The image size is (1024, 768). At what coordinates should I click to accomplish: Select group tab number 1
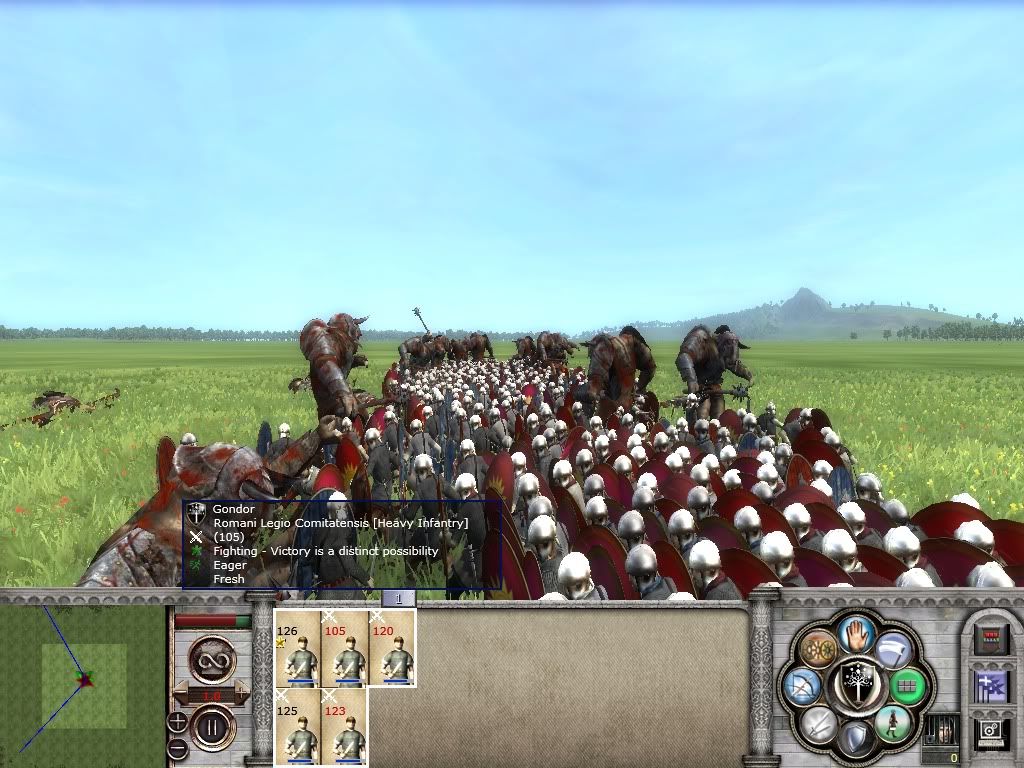click(x=398, y=598)
